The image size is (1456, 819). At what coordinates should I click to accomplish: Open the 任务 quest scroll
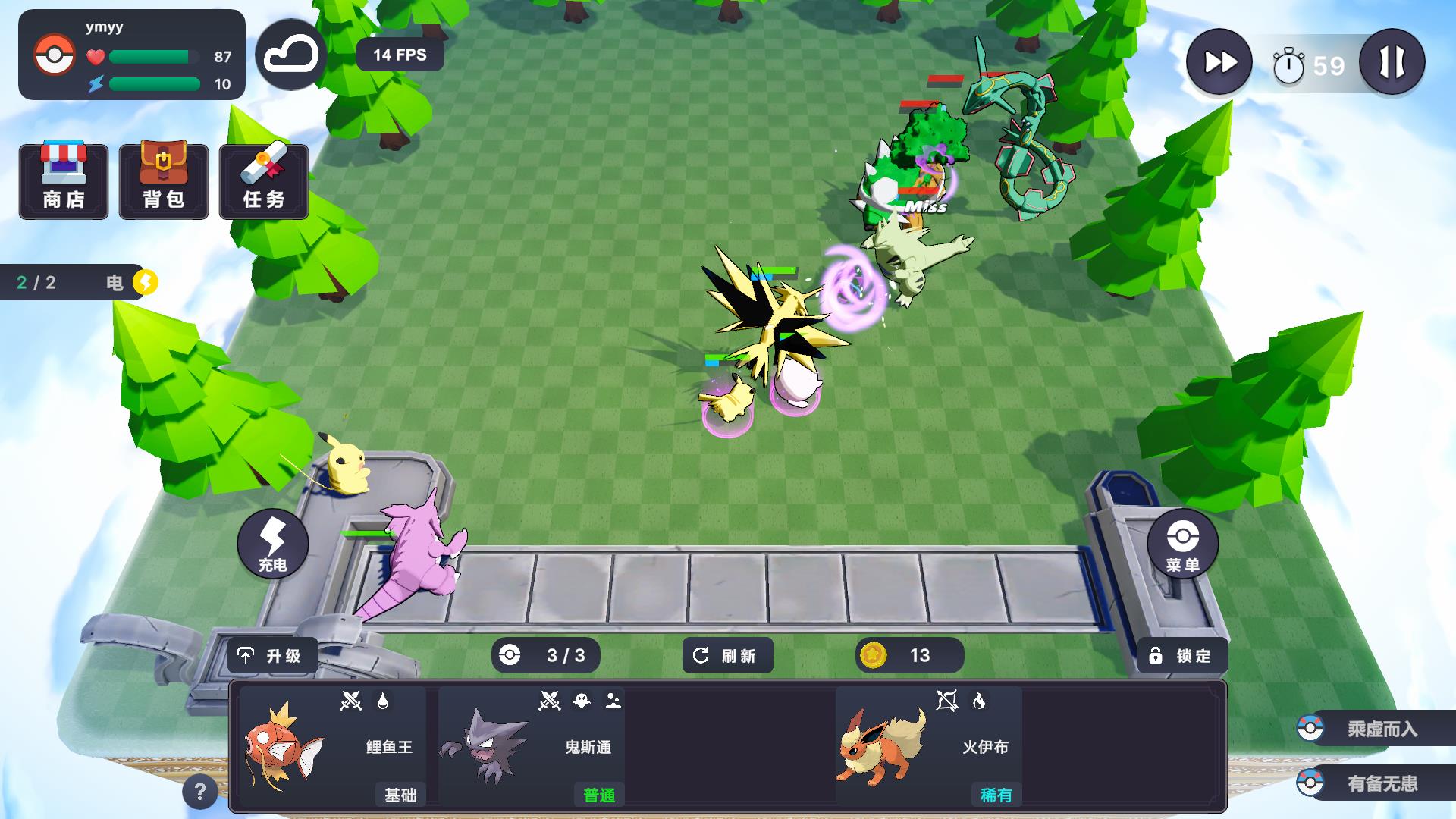coord(263,181)
